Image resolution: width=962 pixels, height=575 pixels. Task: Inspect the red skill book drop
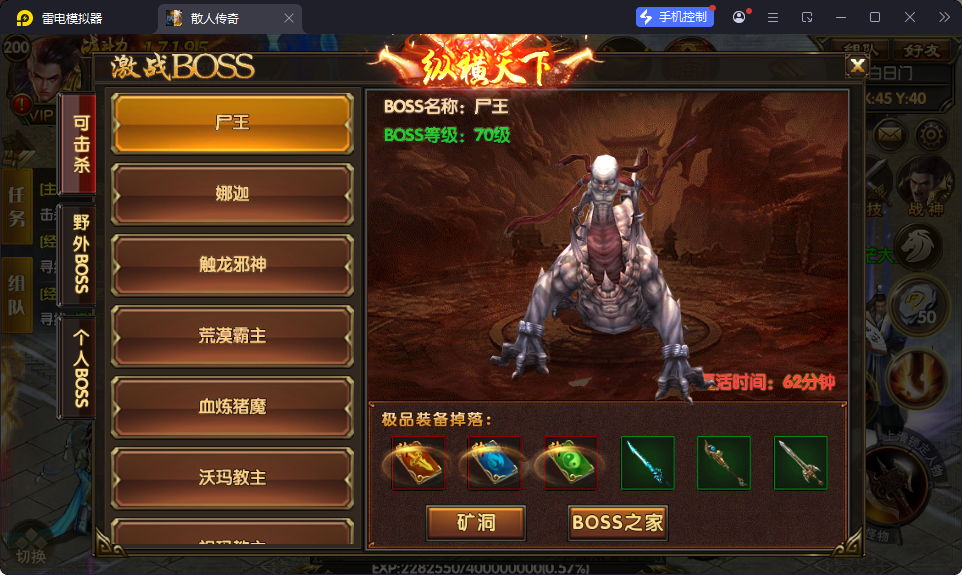418,463
